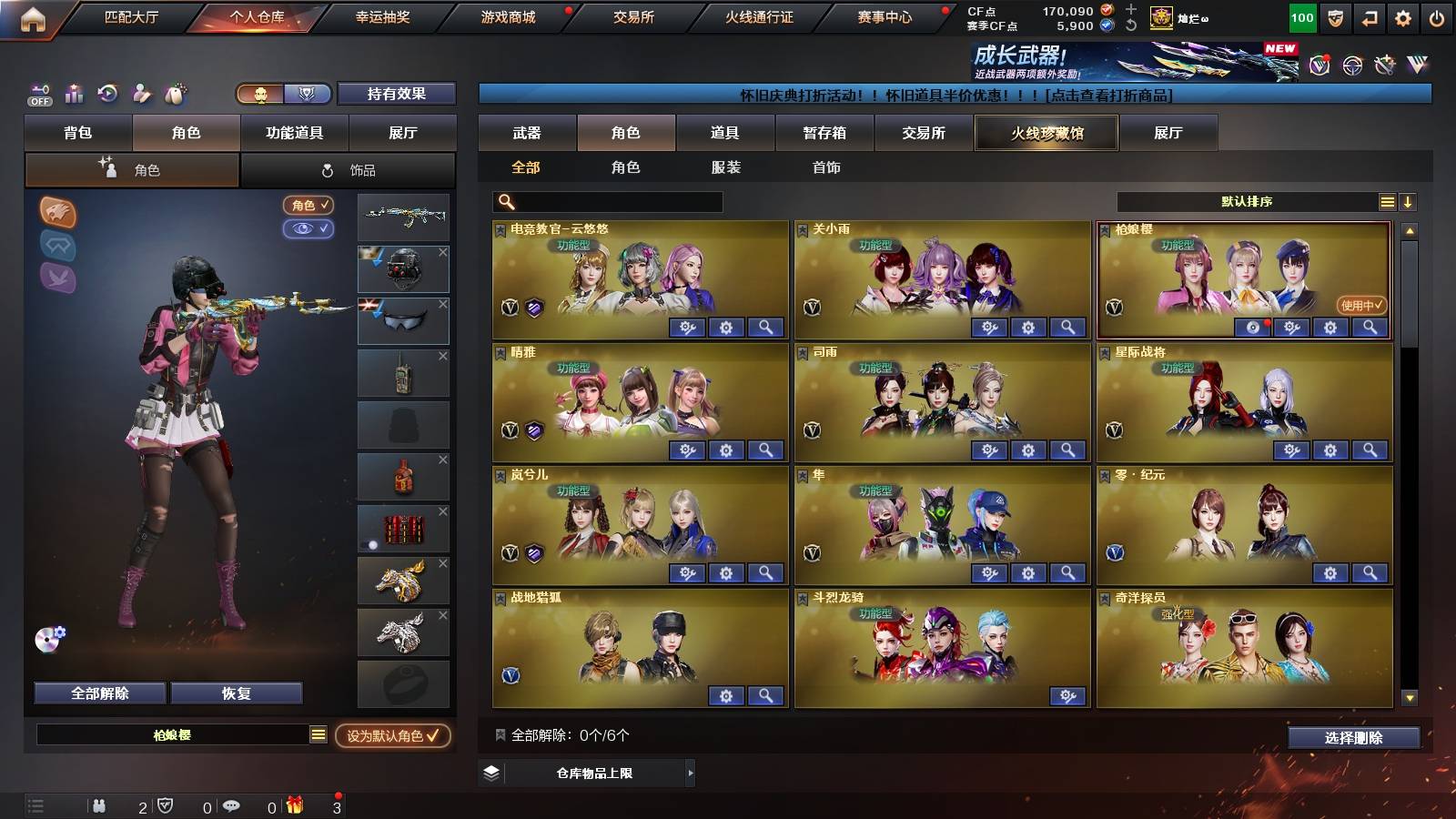Open the character edit icon in left toolbar
This screenshot has height=819, width=1456.
click(140, 91)
